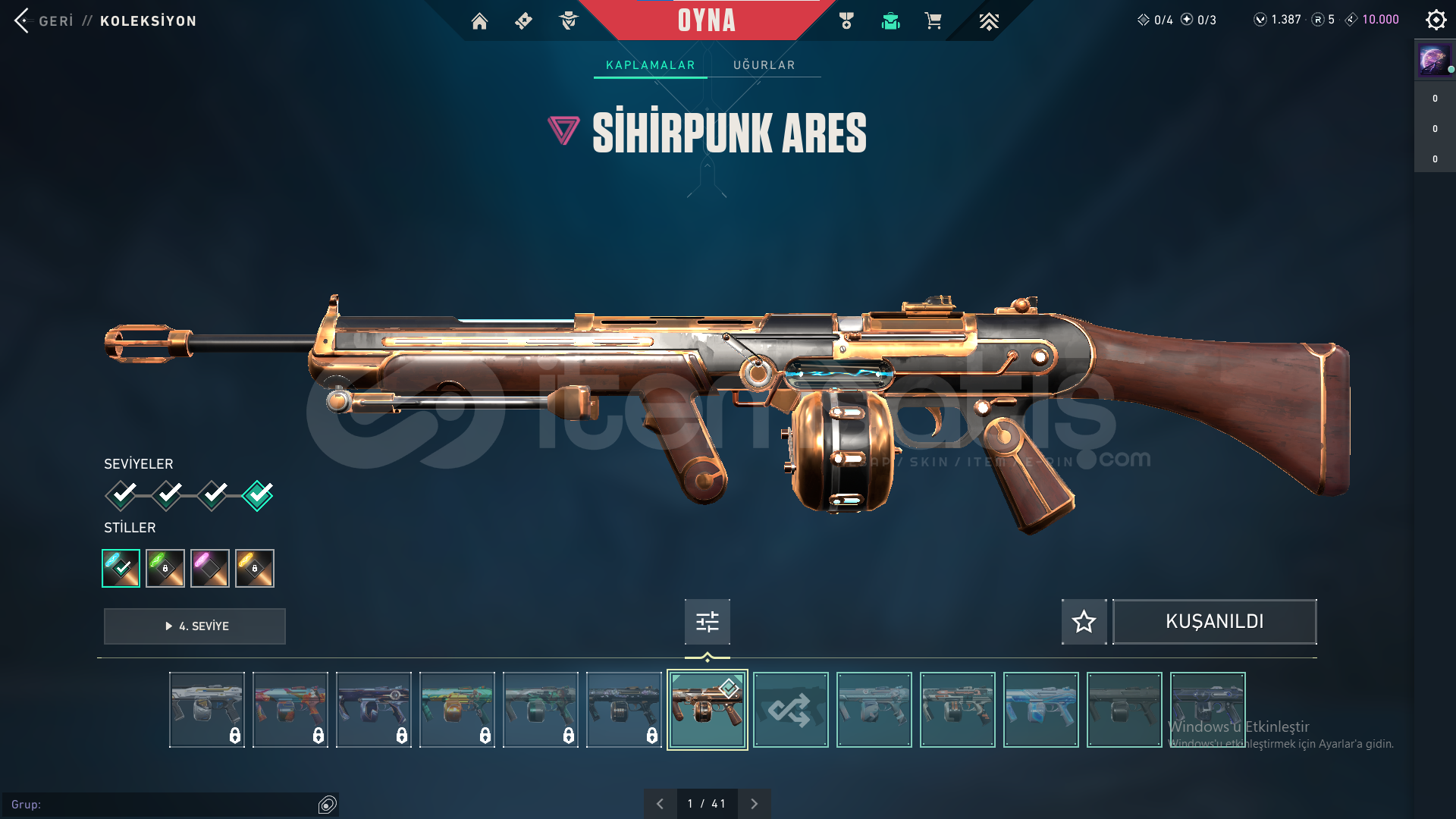1456x819 pixels.
Task: Open the home screen icon
Action: (x=479, y=21)
